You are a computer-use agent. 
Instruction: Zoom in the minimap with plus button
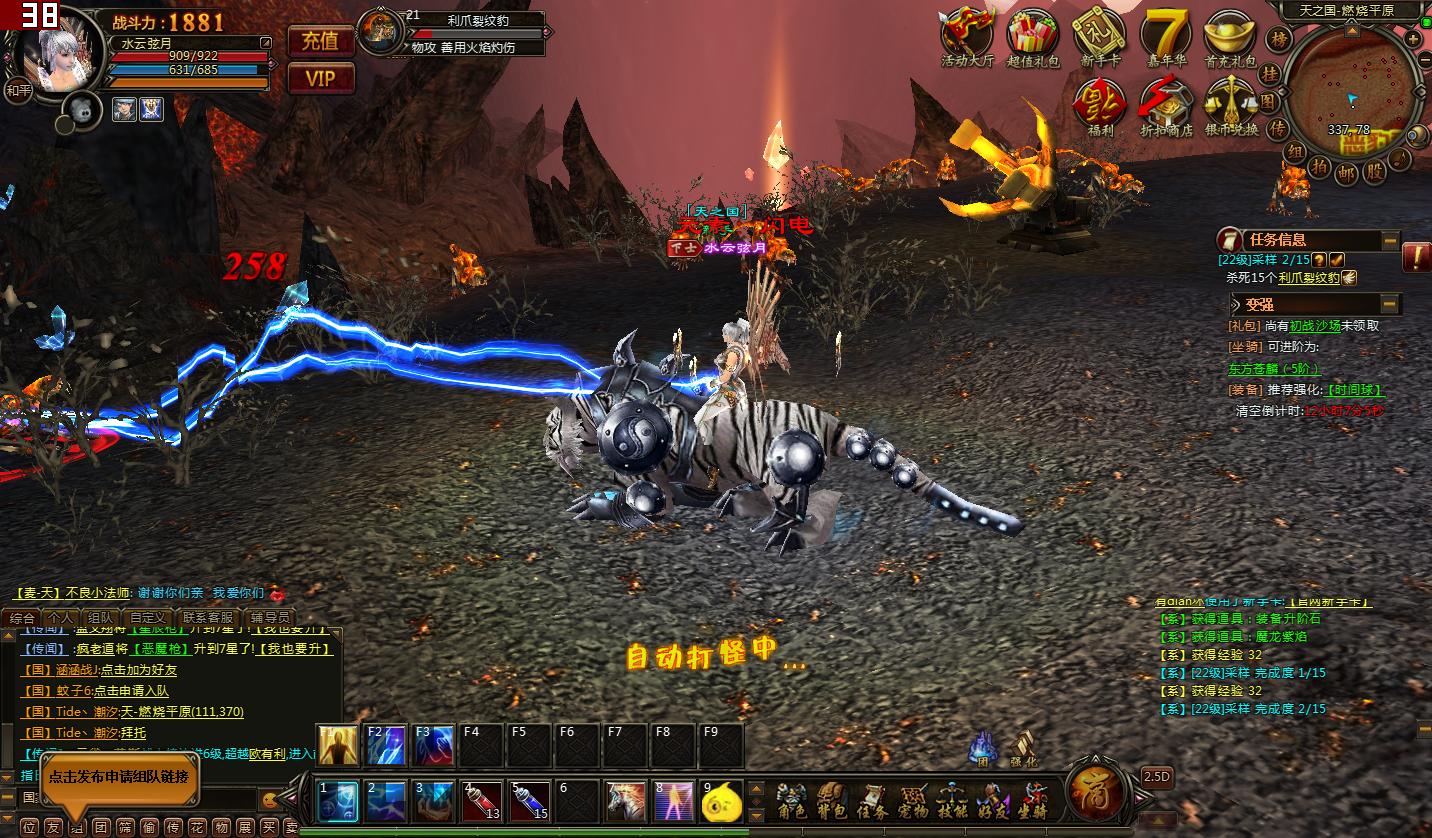(x=1412, y=39)
